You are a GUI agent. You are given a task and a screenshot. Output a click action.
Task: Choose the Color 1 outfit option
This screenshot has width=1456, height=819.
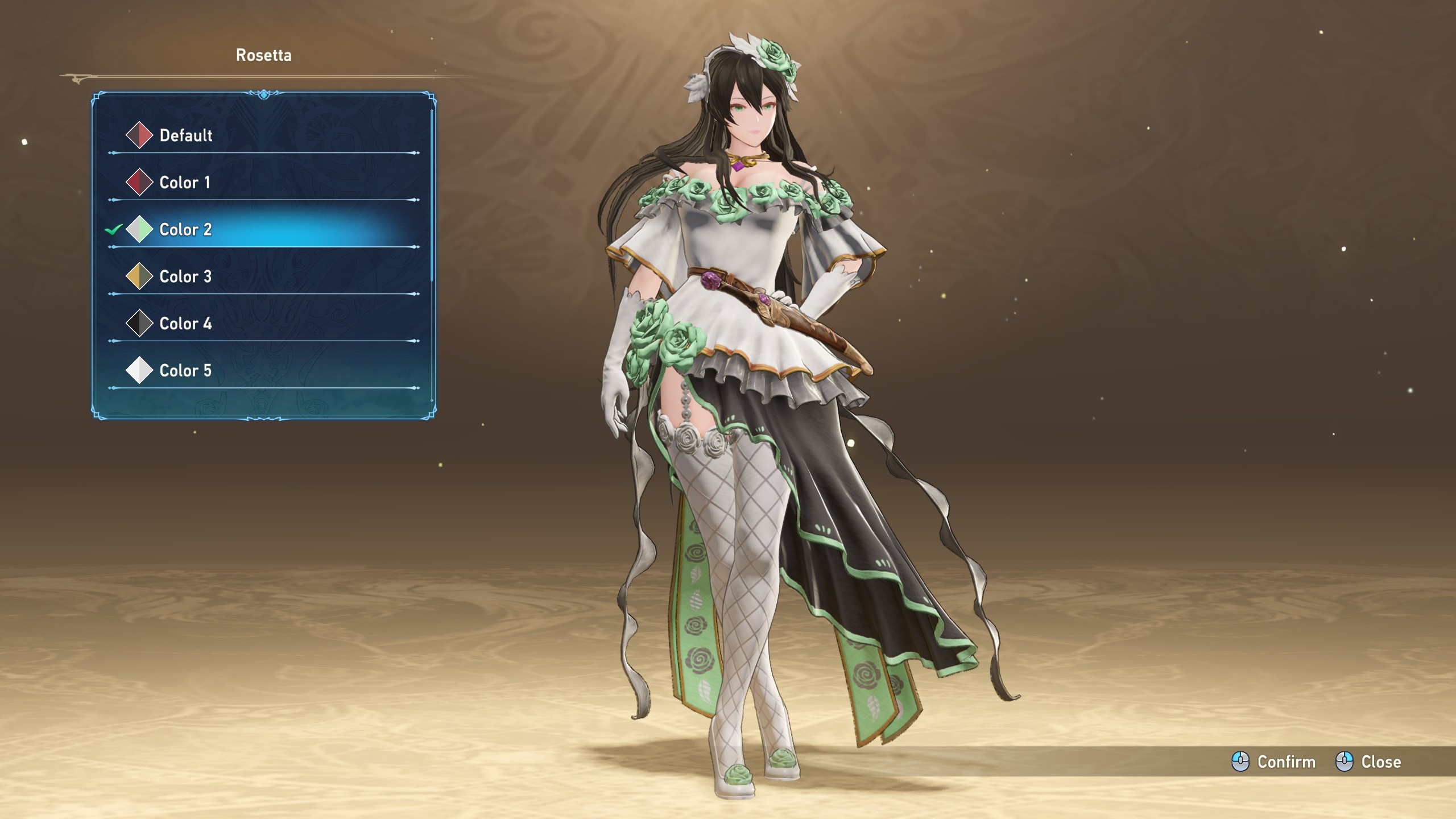click(x=184, y=183)
